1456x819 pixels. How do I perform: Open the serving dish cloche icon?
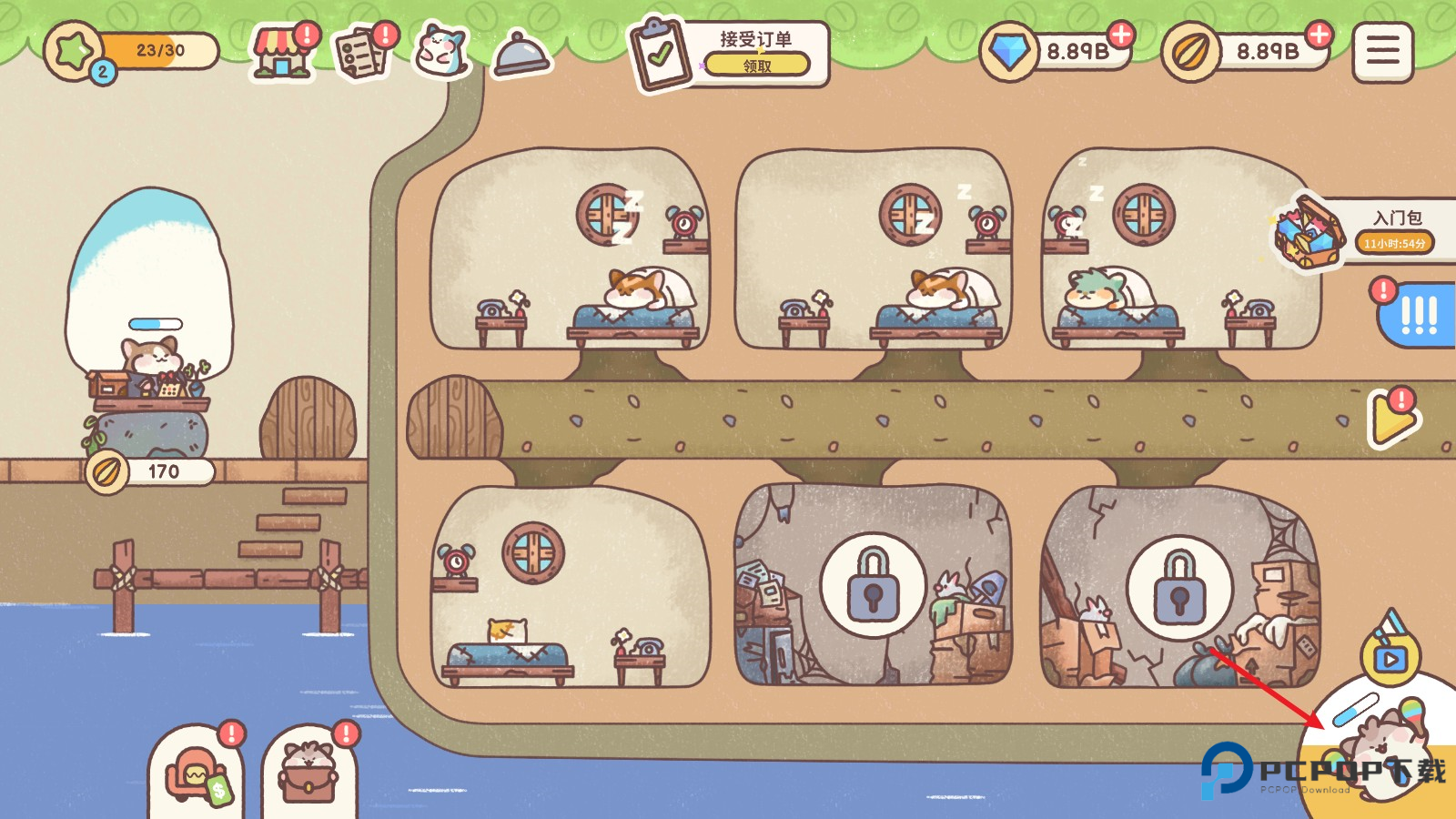point(521,55)
